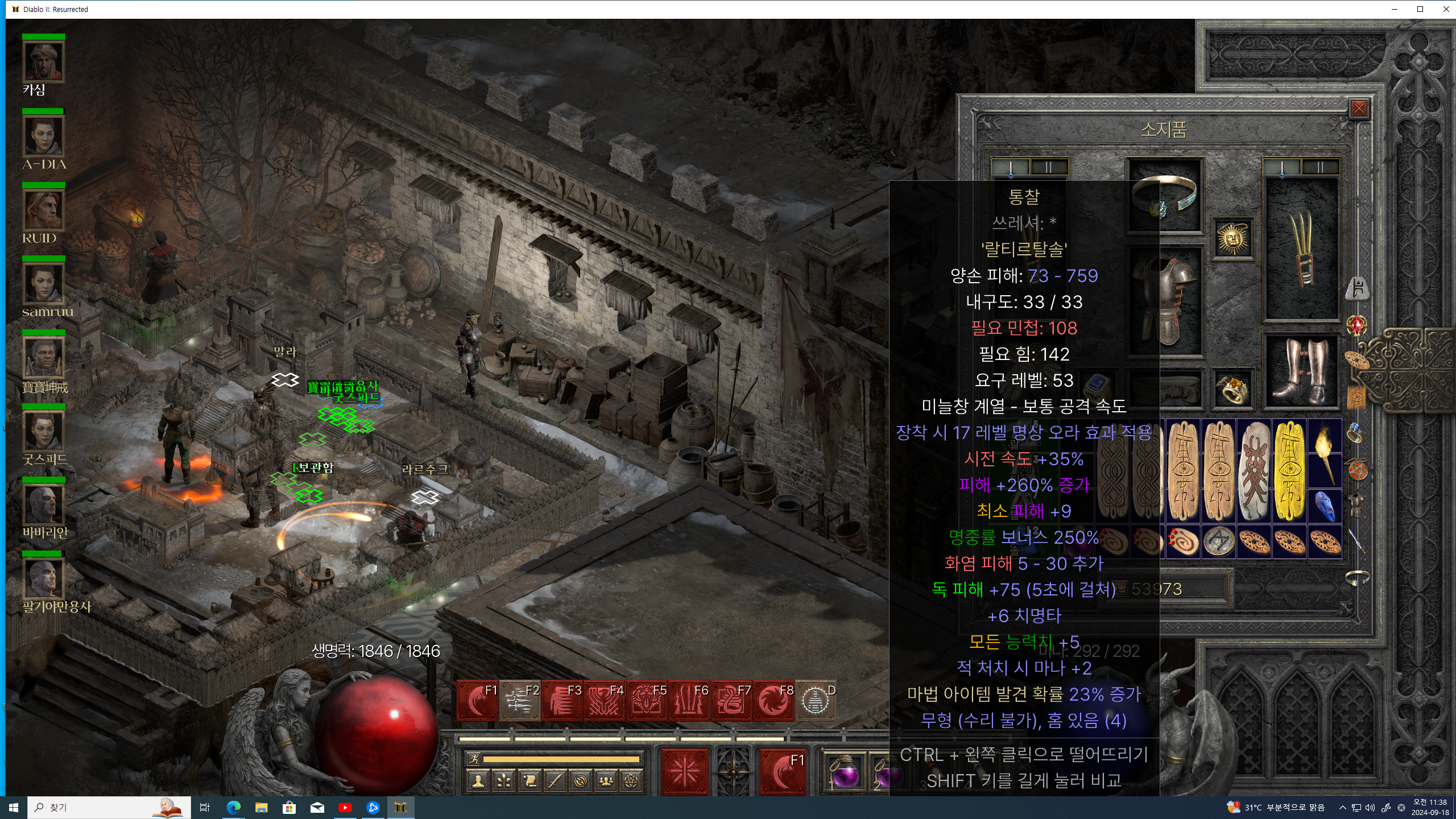Viewport: 1456px width, 819px height.
Task: Switch right-hand weapon set to tab II
Action: pyautogui.click(x=1320, y=167)
